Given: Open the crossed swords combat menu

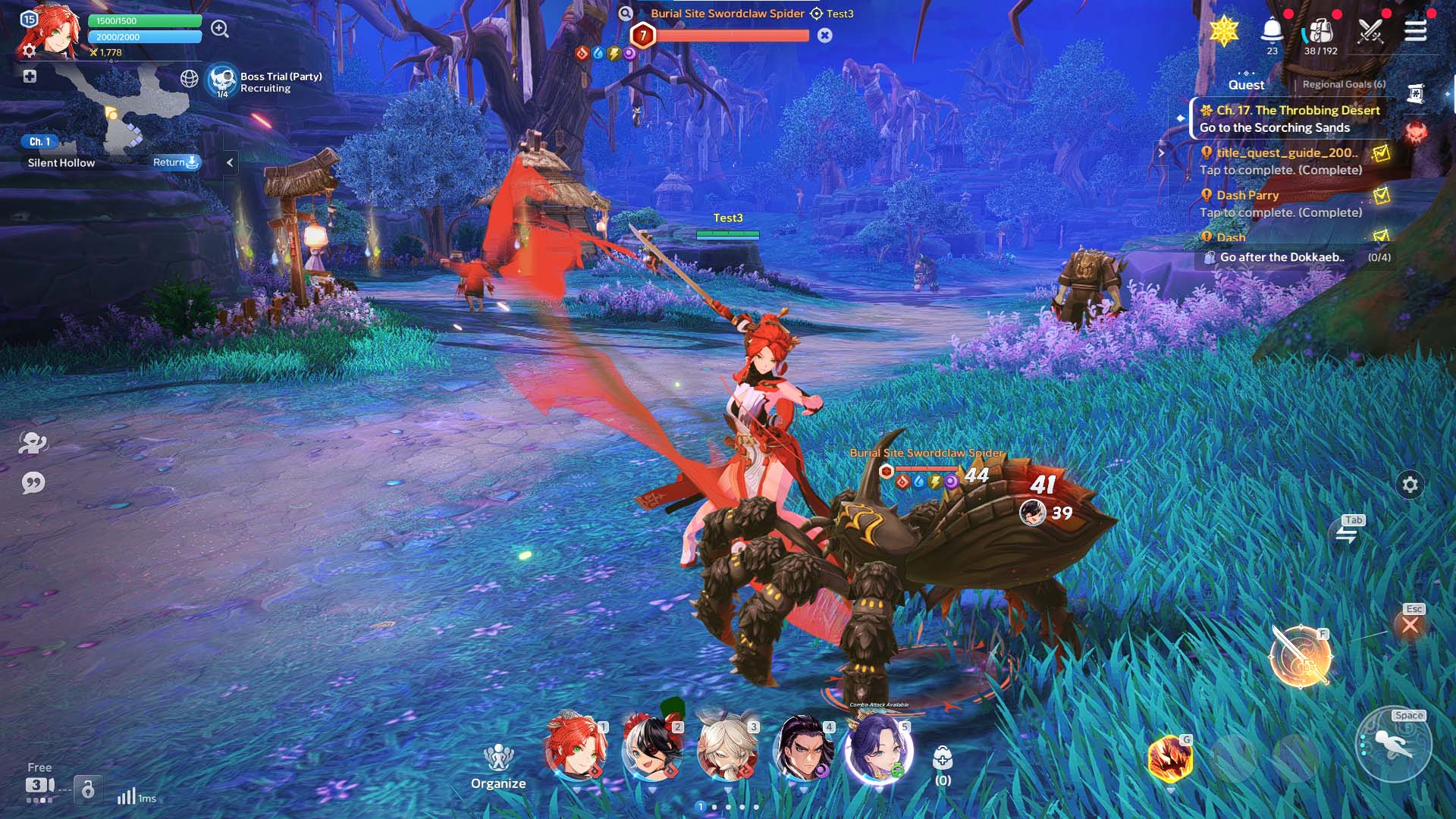Looking at the screenshot, I should (x=1370, y=32).
